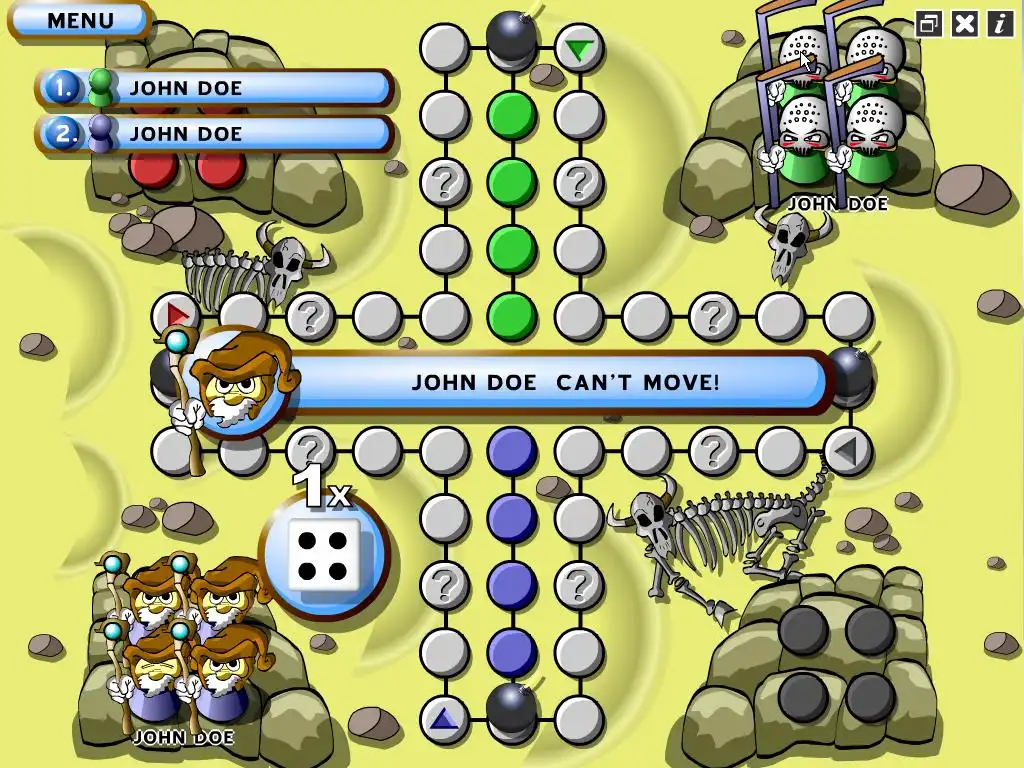Select player 2 John Doe with purple pawn
This screenshot has width=1024, height=768.
click(x=215, y=133)
